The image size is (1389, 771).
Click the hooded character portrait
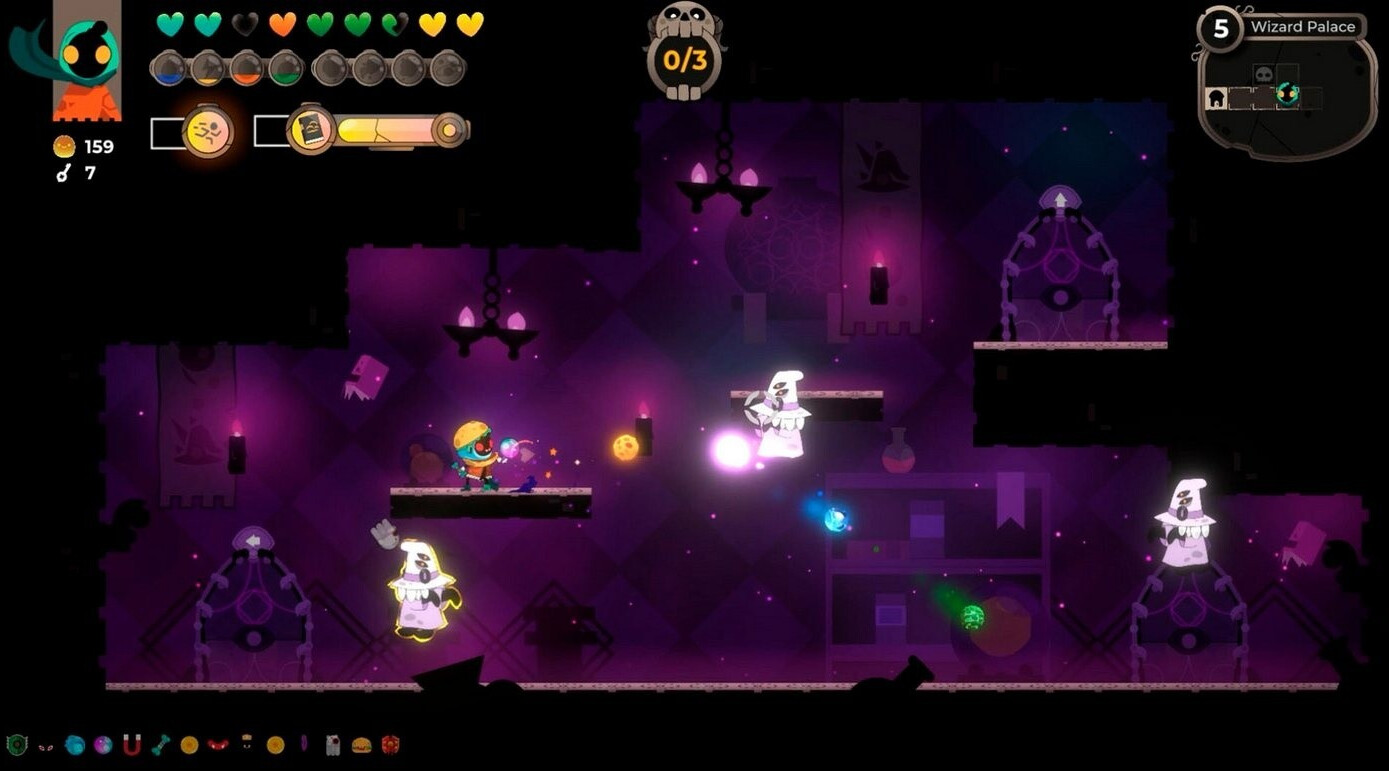pos(88,60)
